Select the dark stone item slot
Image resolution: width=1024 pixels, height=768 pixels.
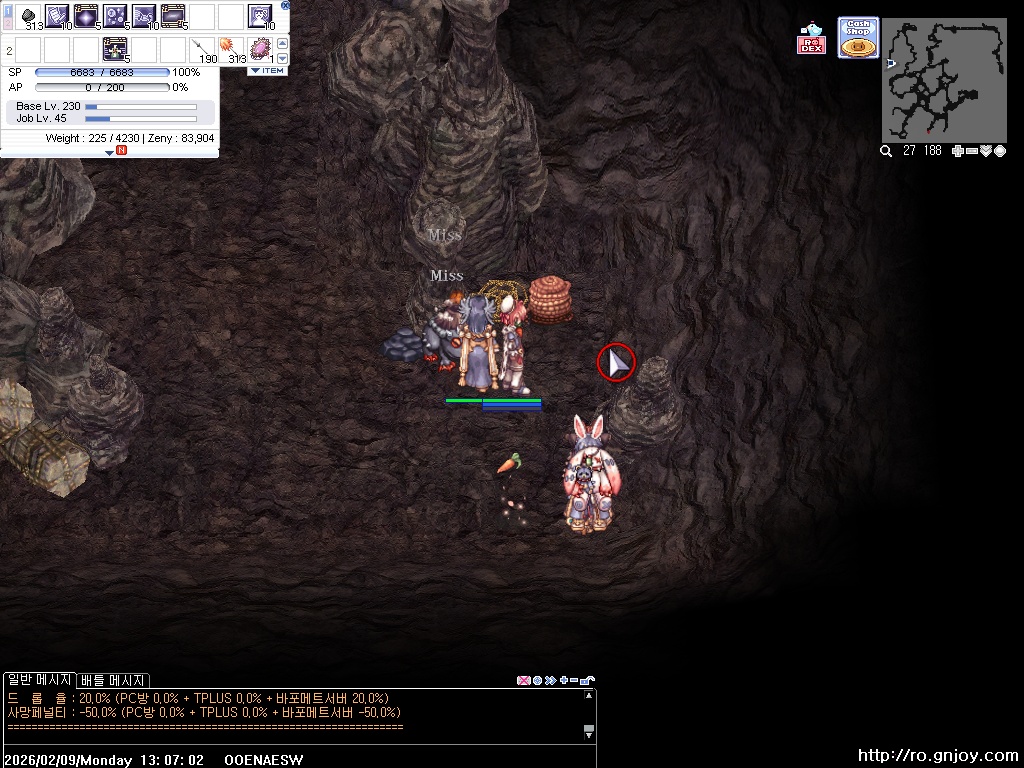pos(28,17)
